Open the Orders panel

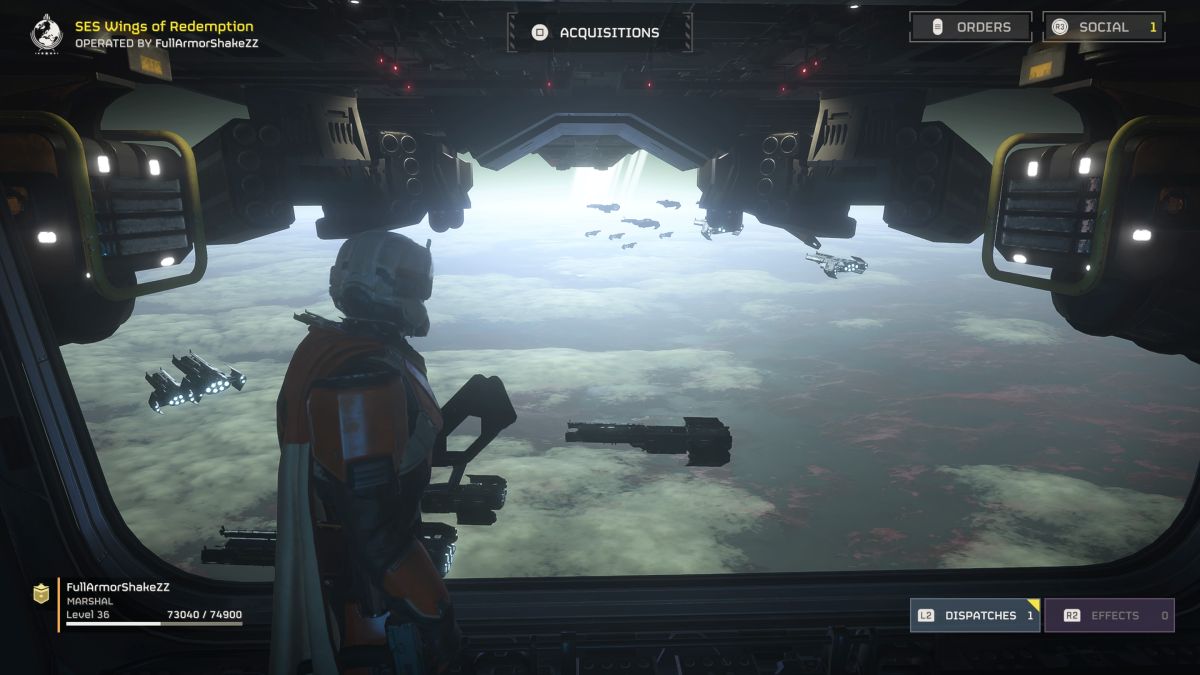click(970, 27)
